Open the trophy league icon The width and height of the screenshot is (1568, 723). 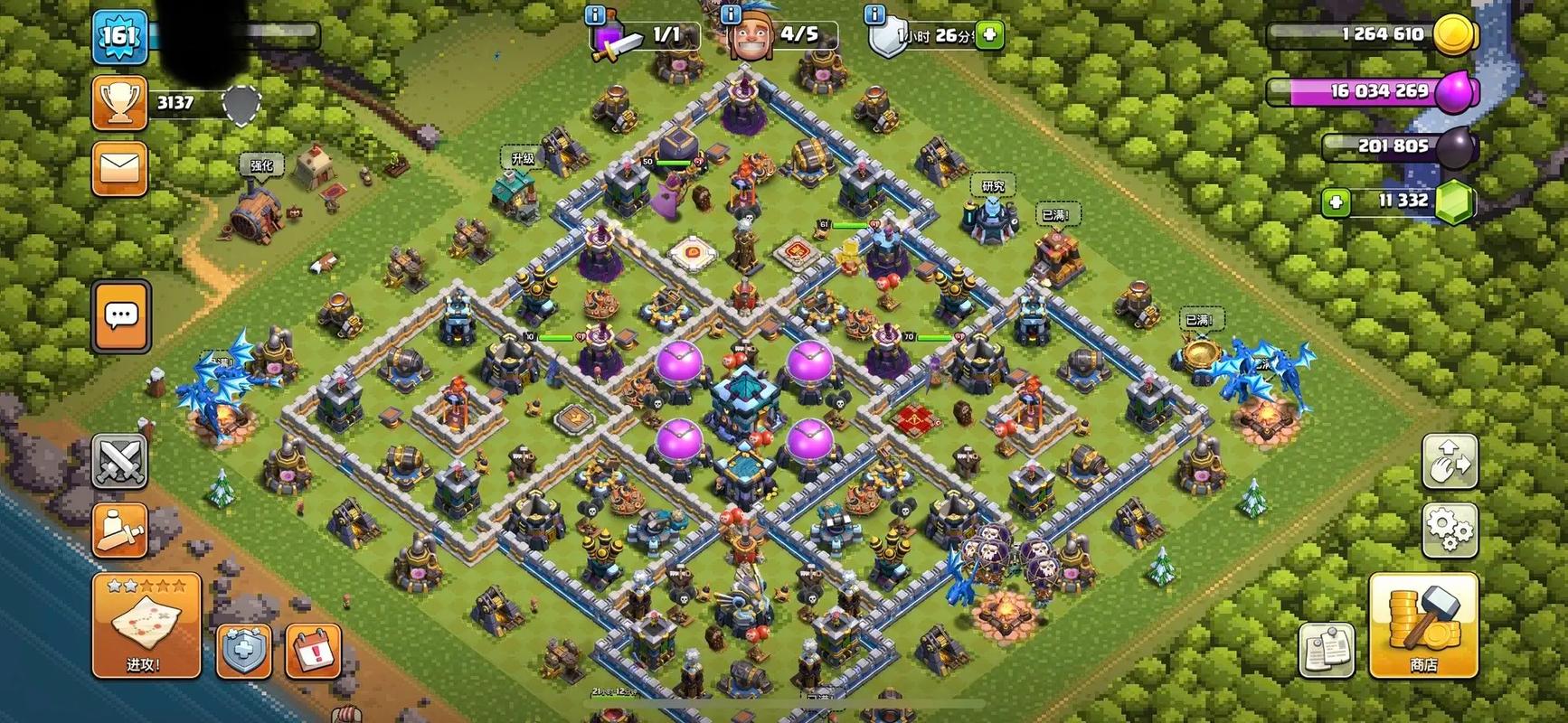pyautogui.click(x=119, y=104)
